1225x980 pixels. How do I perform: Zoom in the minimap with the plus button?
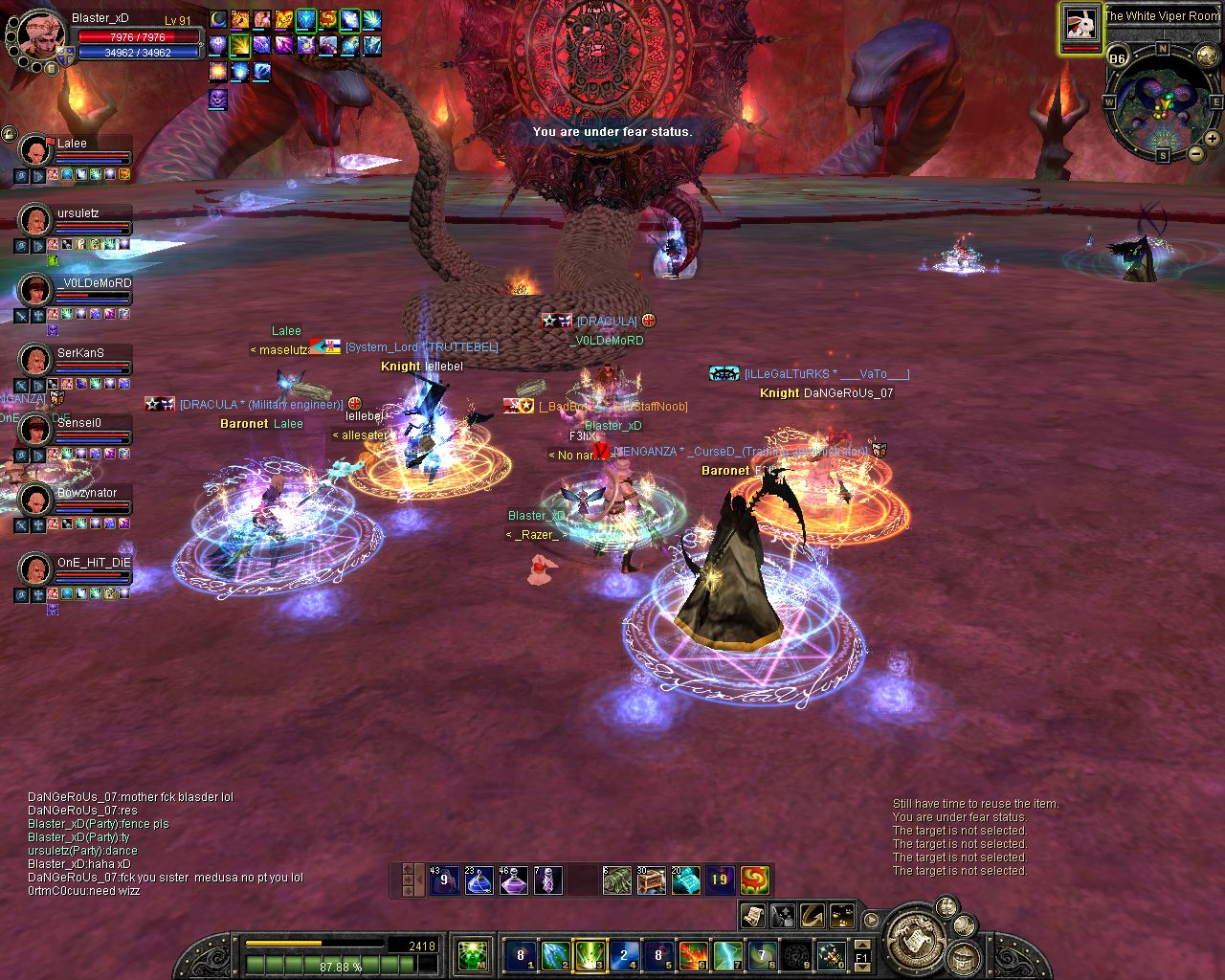1213,139
